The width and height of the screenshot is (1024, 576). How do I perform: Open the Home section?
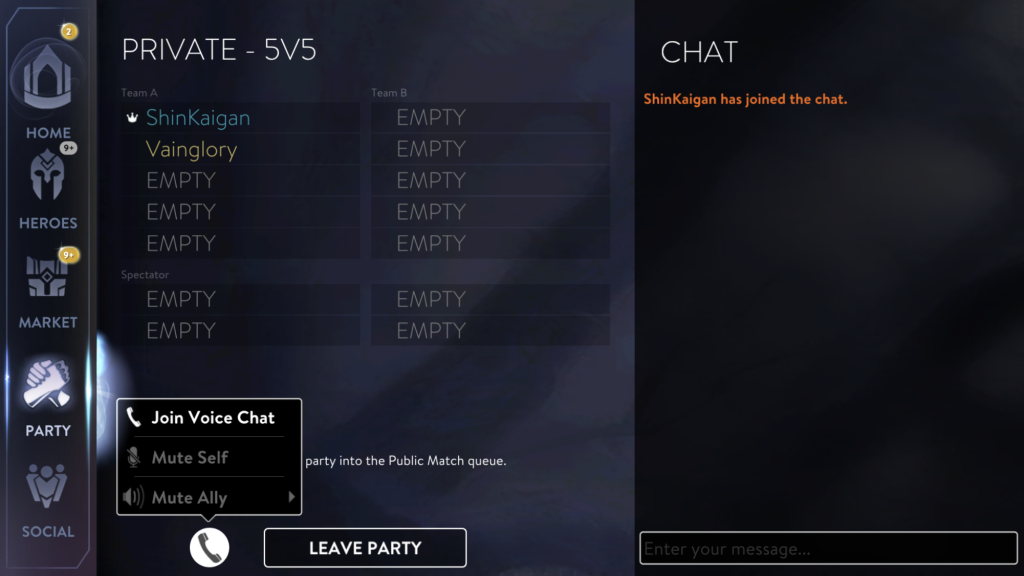[48, 90]
